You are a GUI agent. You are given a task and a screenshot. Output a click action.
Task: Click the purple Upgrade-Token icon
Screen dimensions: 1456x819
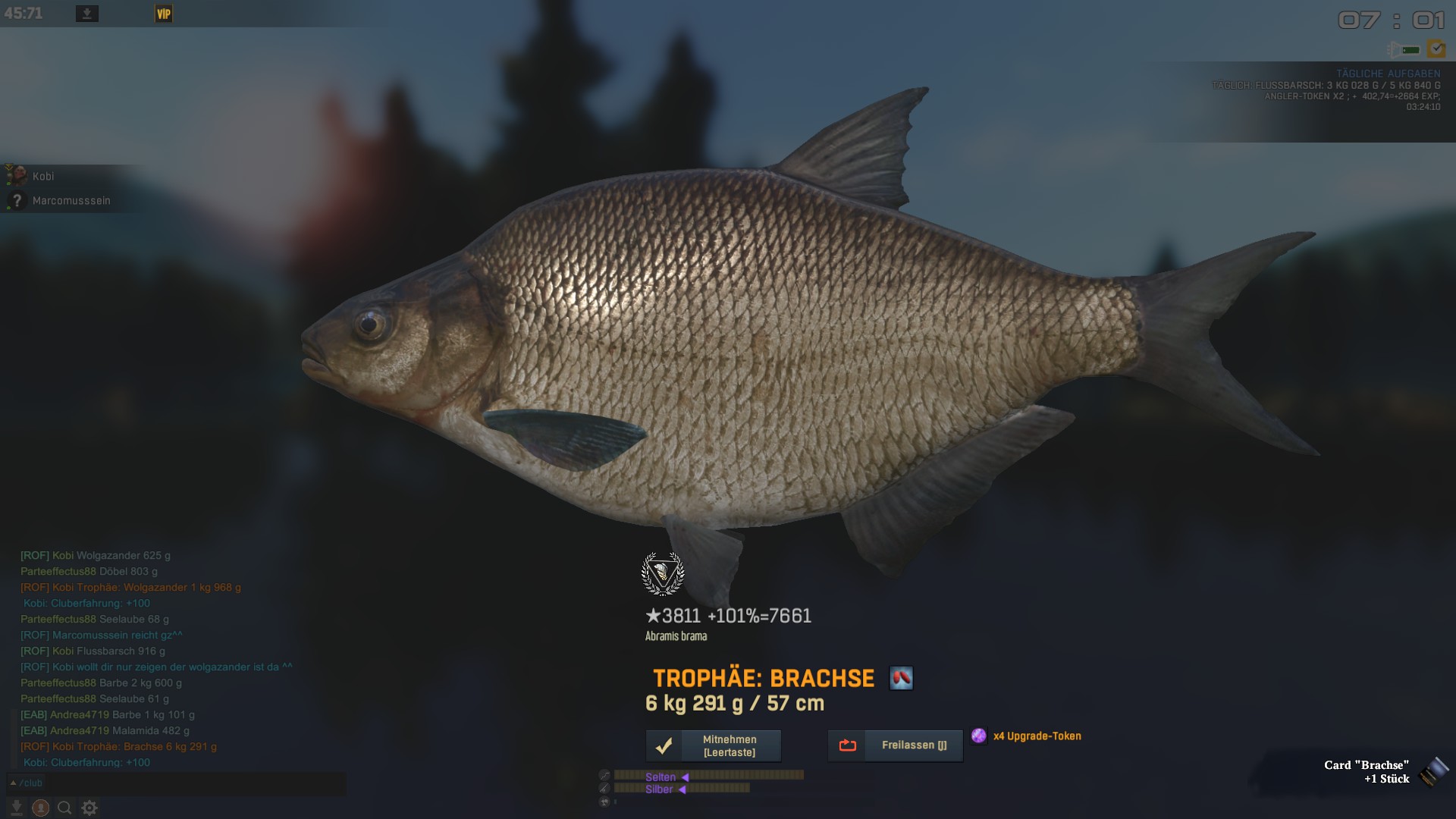pos(979,736)
